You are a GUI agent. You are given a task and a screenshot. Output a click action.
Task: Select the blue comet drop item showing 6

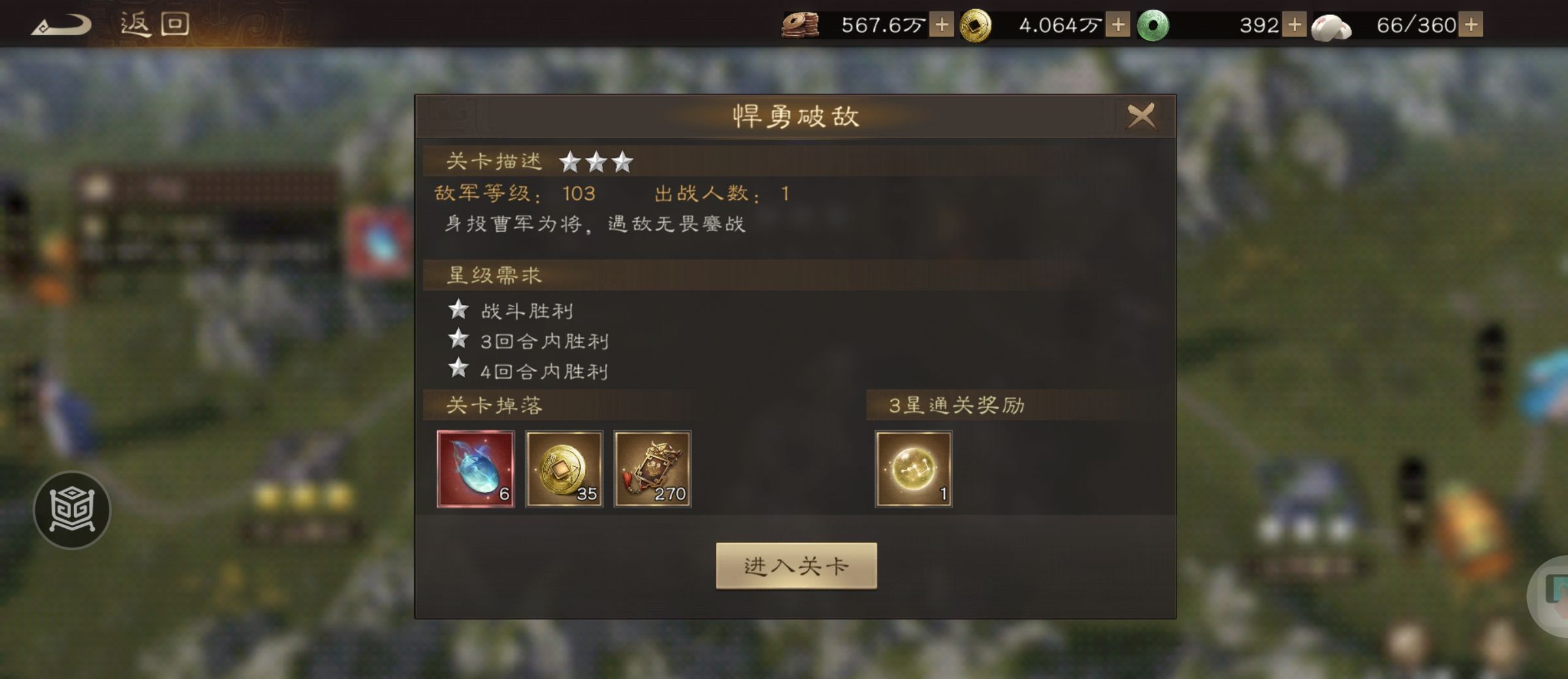pos(477,469)
